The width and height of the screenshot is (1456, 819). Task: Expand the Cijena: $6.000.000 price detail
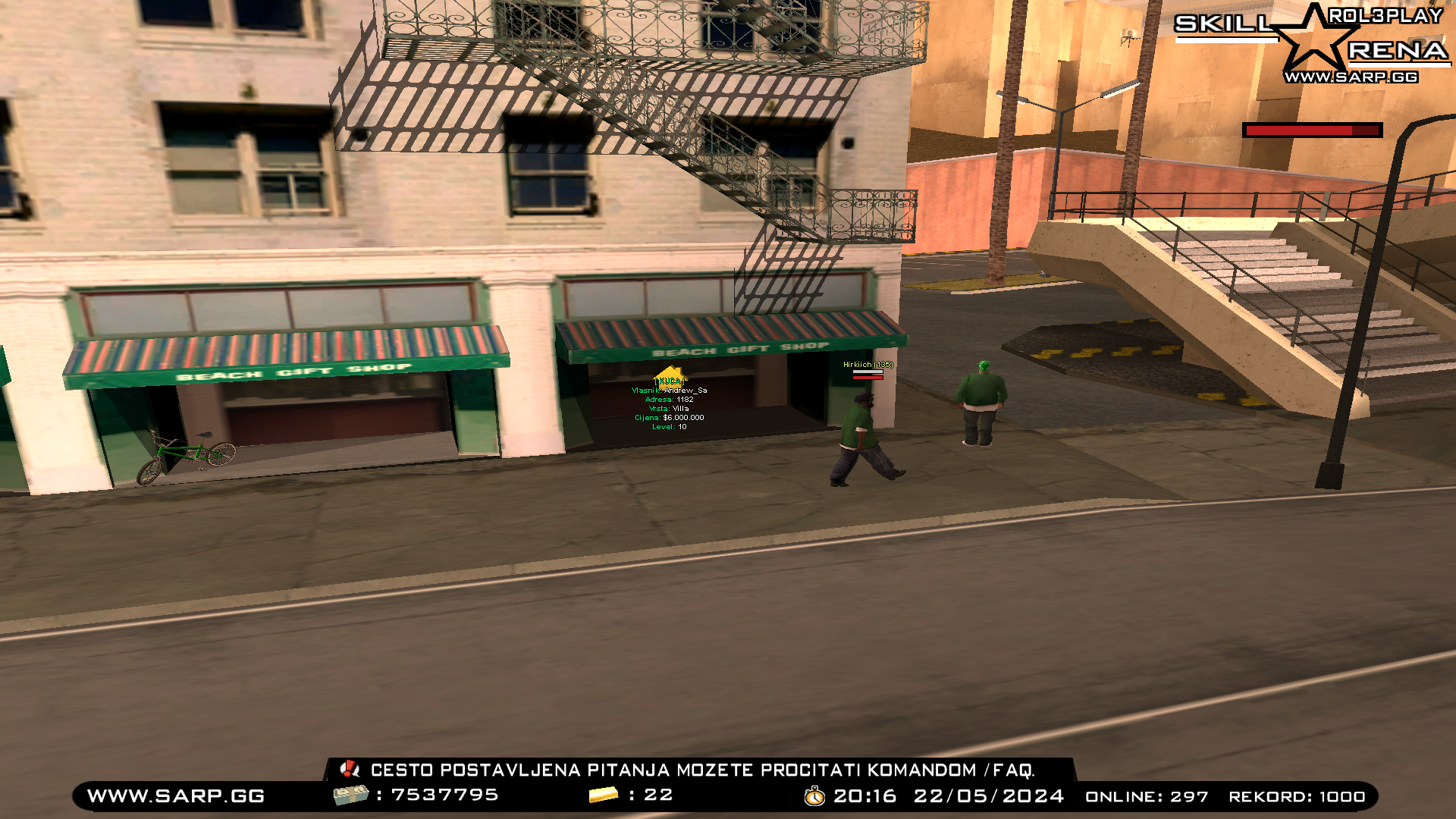(668, 416)
